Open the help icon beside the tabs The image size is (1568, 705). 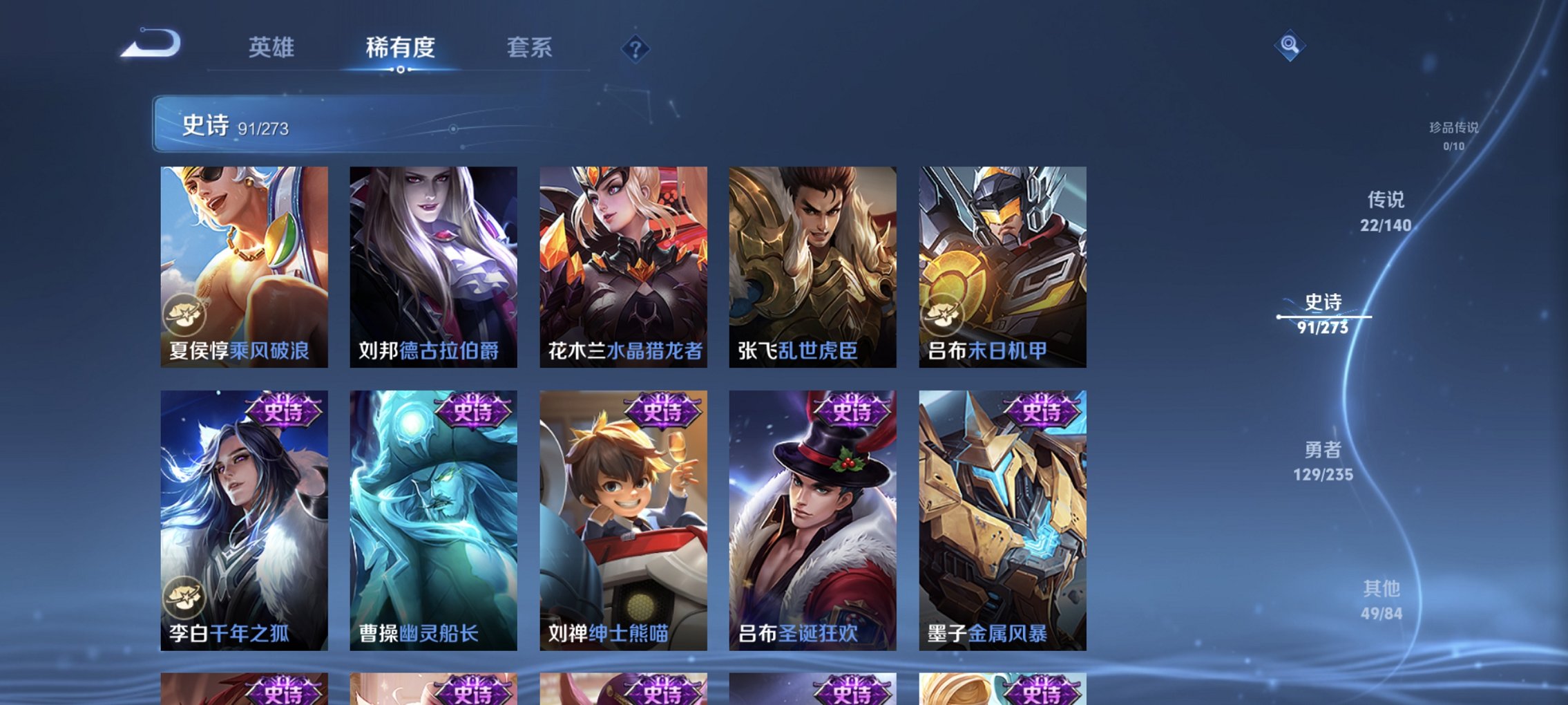coord(636,48)
